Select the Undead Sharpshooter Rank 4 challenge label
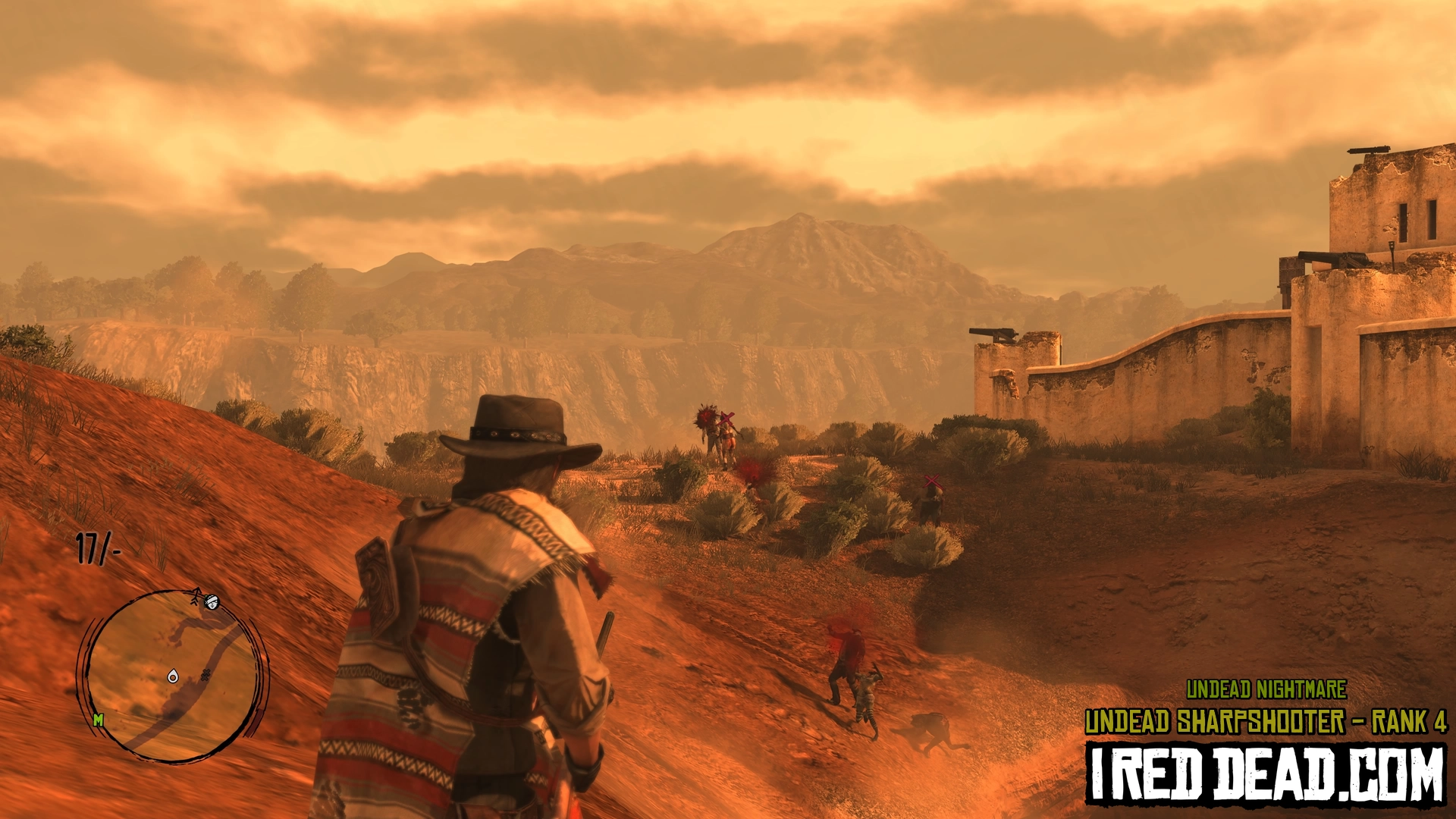Image resolution: width=1456 pixels, height=819 pixels. tap(1265, 722)
